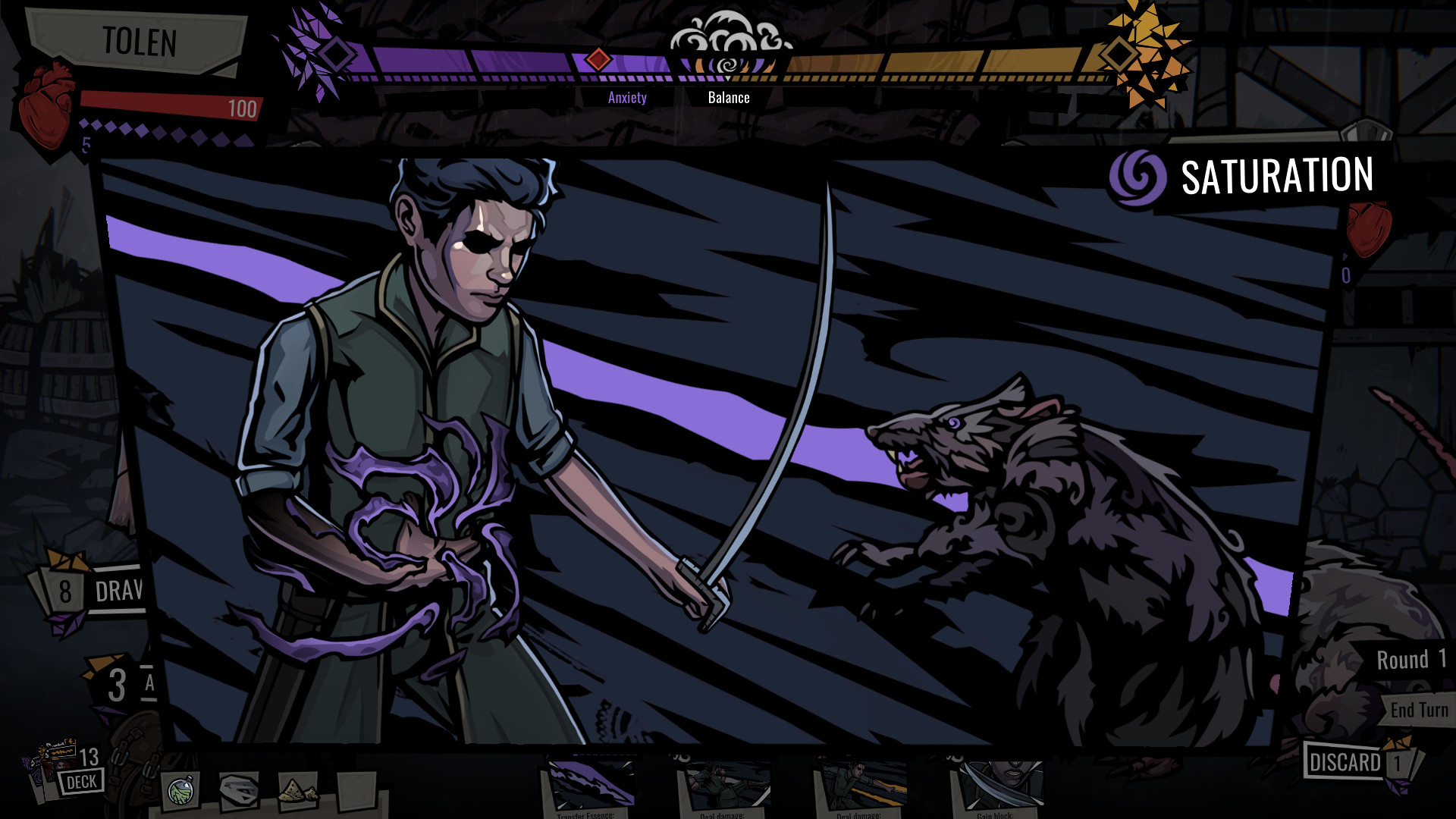Toggle the Balance label on the meter
Screen dimensions: 1456x819
(x=729, y=97)
